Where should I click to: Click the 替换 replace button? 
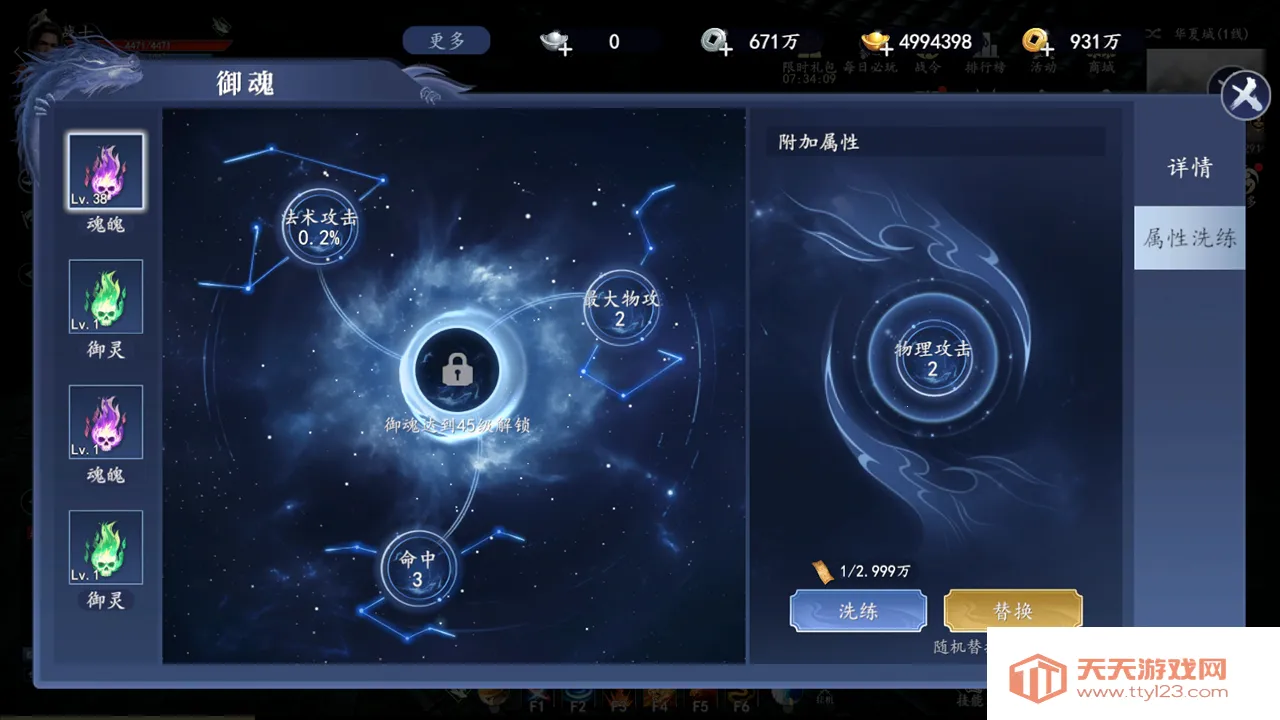pos(1012,610)
